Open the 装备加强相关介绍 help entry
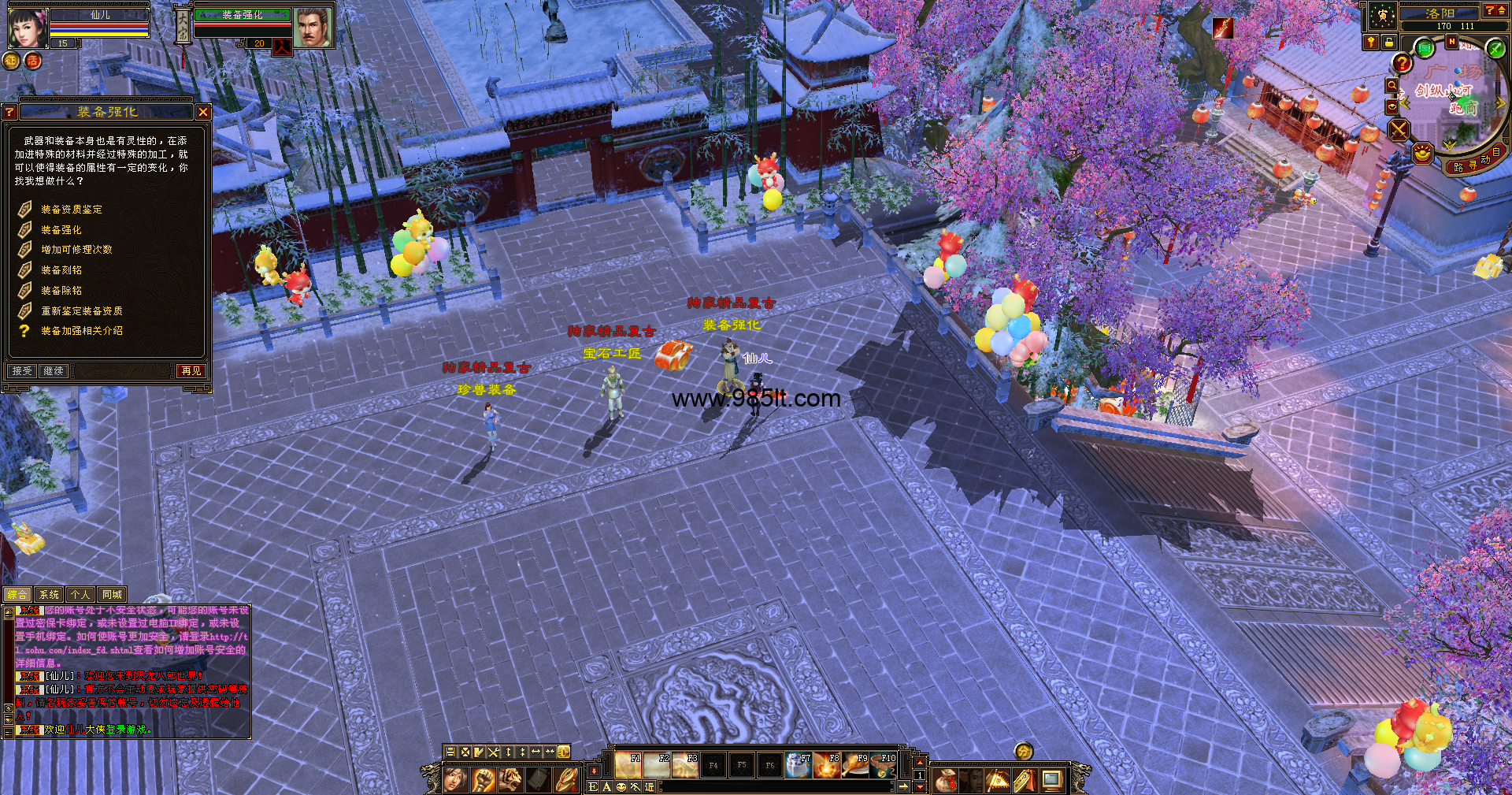 point(82,331)
